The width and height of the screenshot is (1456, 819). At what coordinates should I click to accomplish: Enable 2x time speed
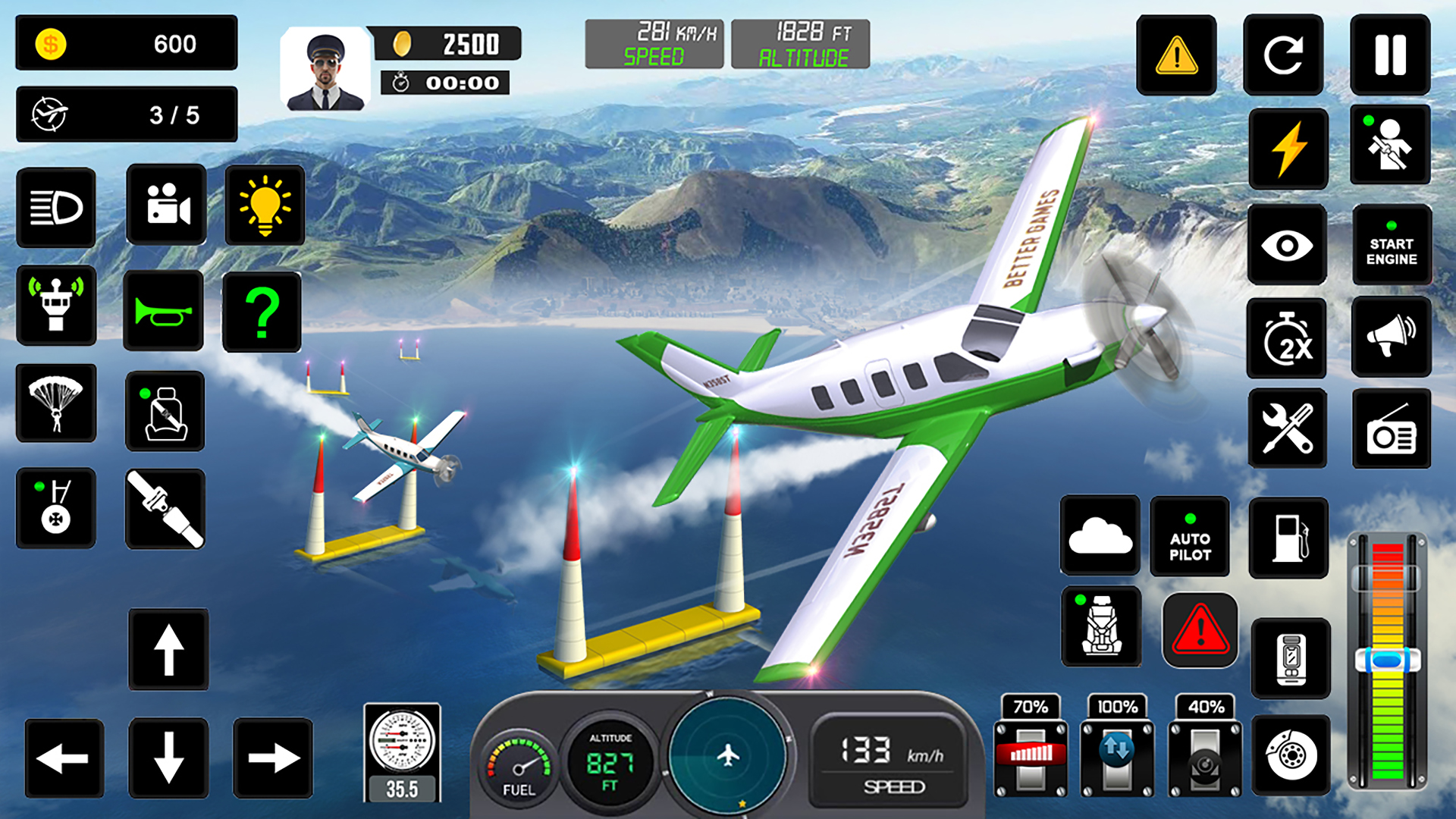coord(1287,339)
